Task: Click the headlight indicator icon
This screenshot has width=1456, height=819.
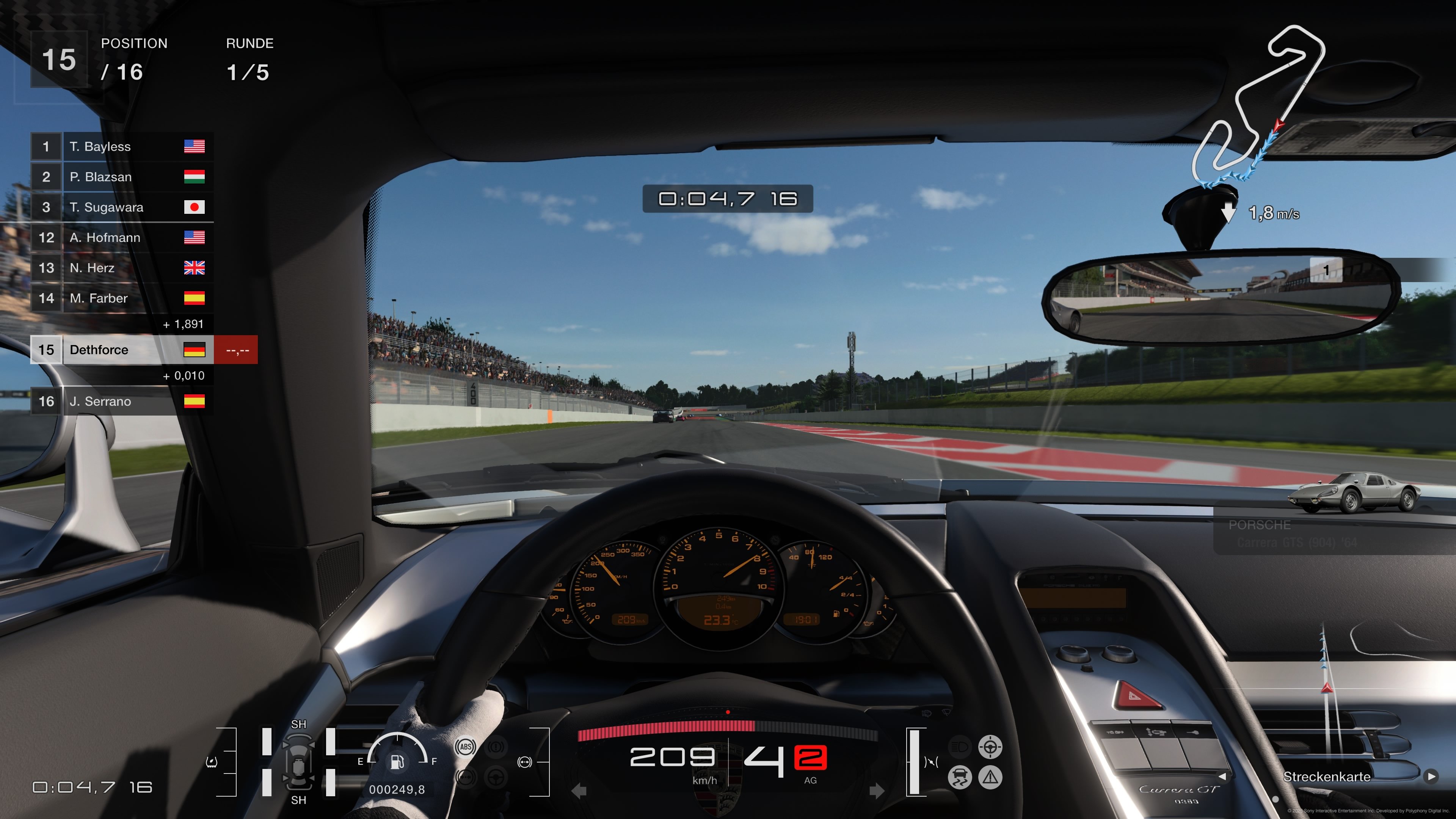Action: 960,746
